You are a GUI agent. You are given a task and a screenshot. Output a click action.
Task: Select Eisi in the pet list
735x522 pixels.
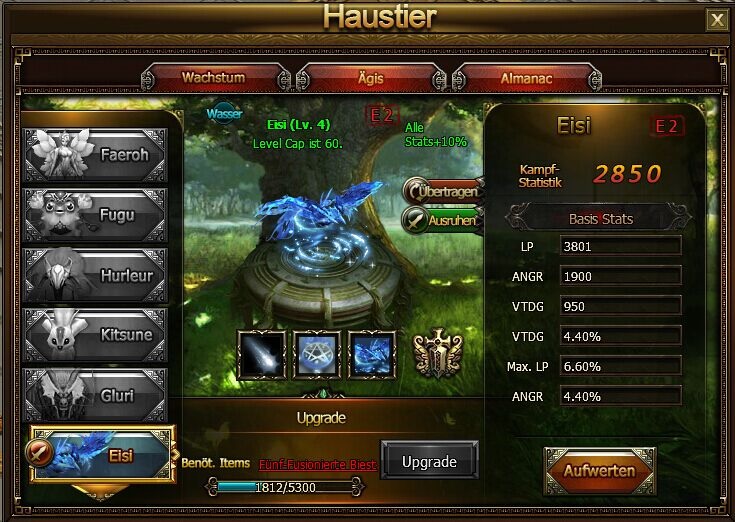click(100, 454)
